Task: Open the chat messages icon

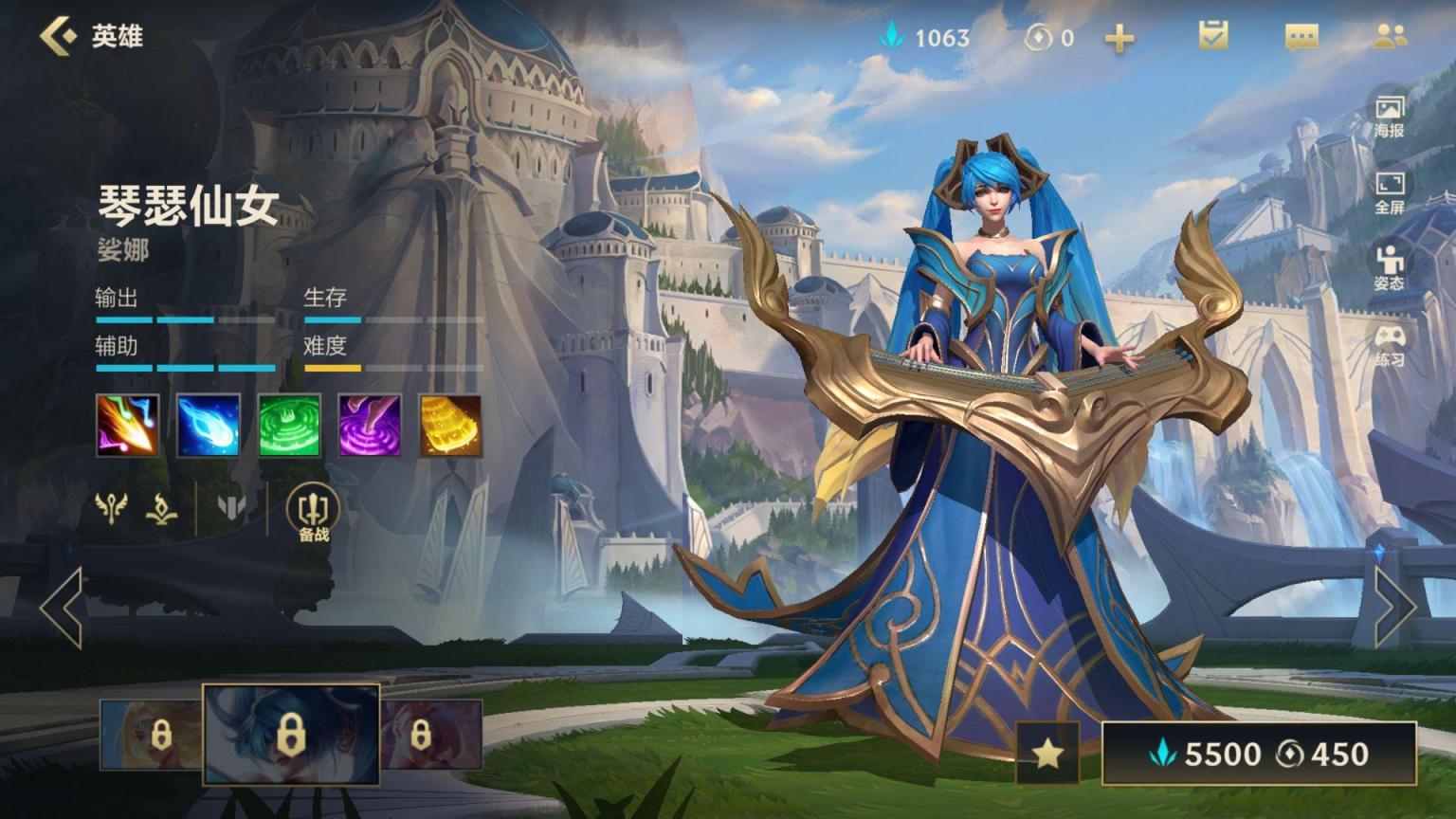Action: click(1301, 37)
